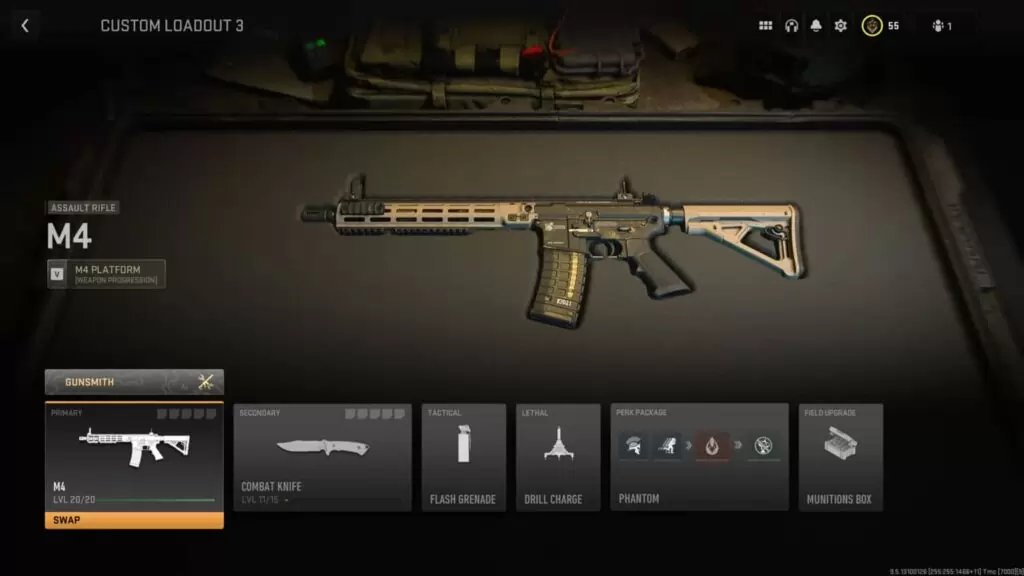1024x576 pixels.
Task: Show notifications with the bell icon
Action: tap(816, 26)
